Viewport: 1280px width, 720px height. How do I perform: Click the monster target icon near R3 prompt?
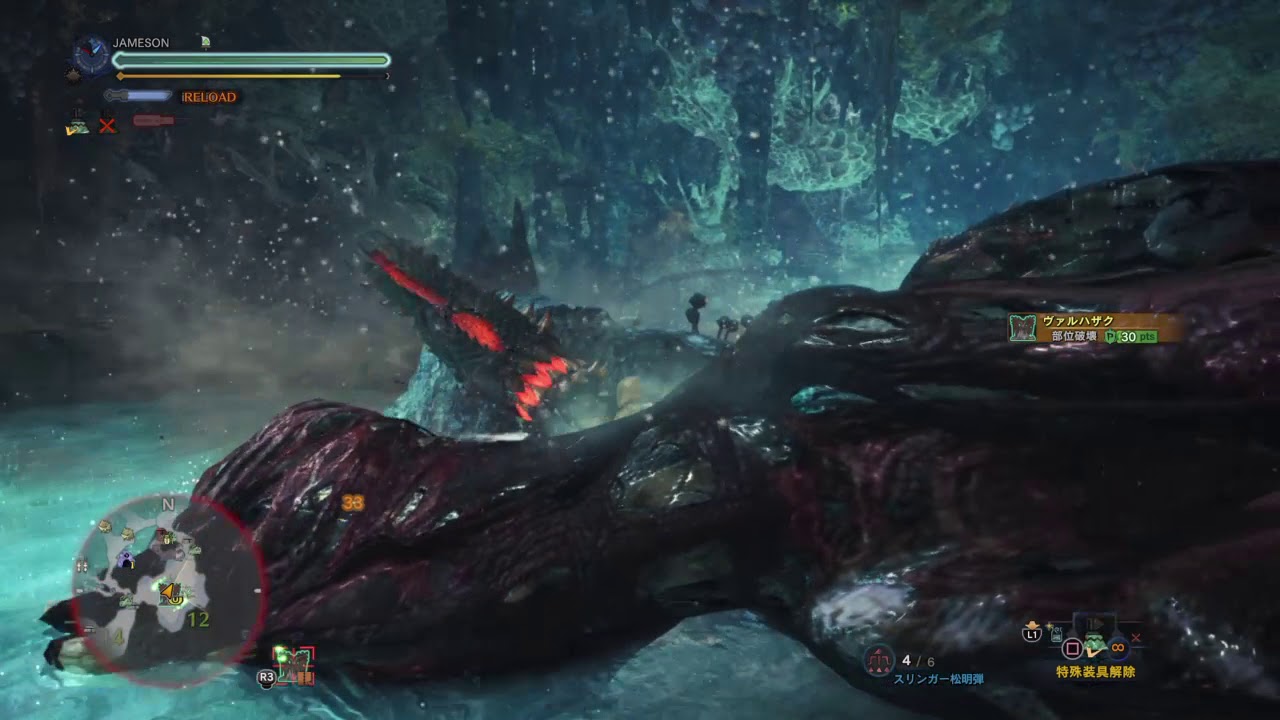coord(295,664)
